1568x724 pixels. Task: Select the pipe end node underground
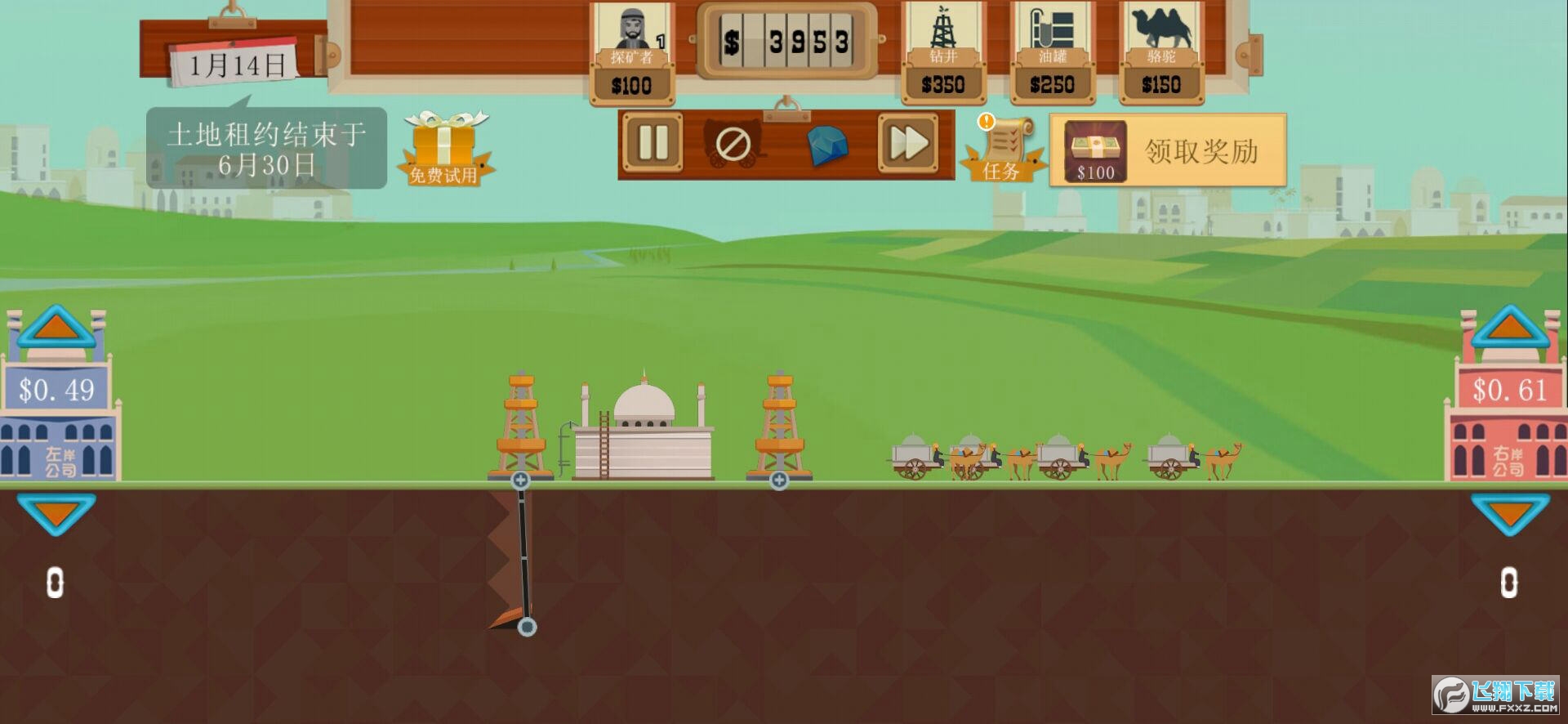click(x=528, y=627)
